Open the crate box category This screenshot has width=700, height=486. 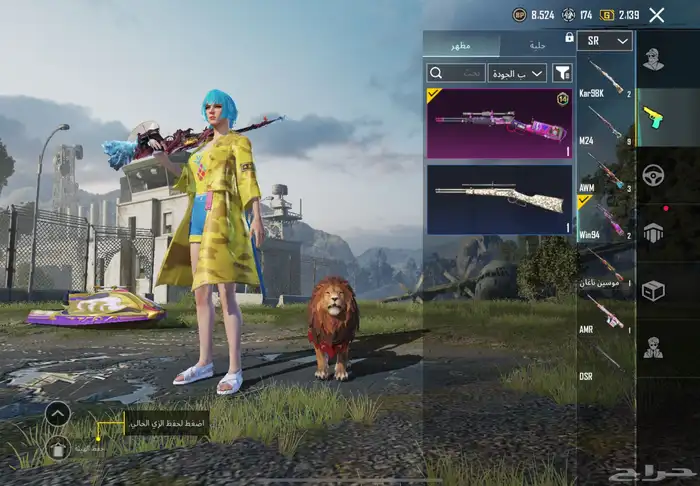pyautogui.click(x=654, y=290)
